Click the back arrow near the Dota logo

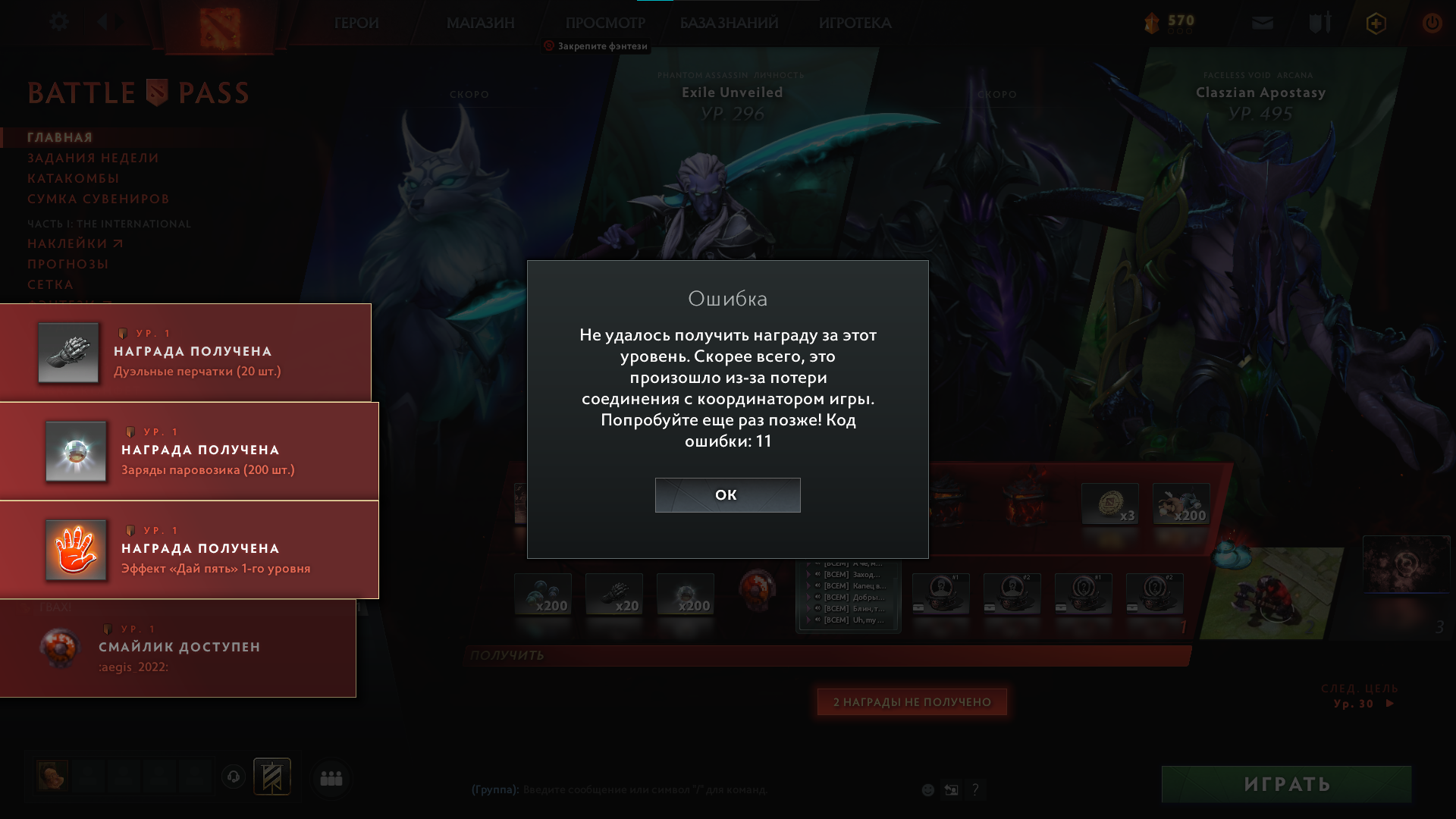[103, 21]
